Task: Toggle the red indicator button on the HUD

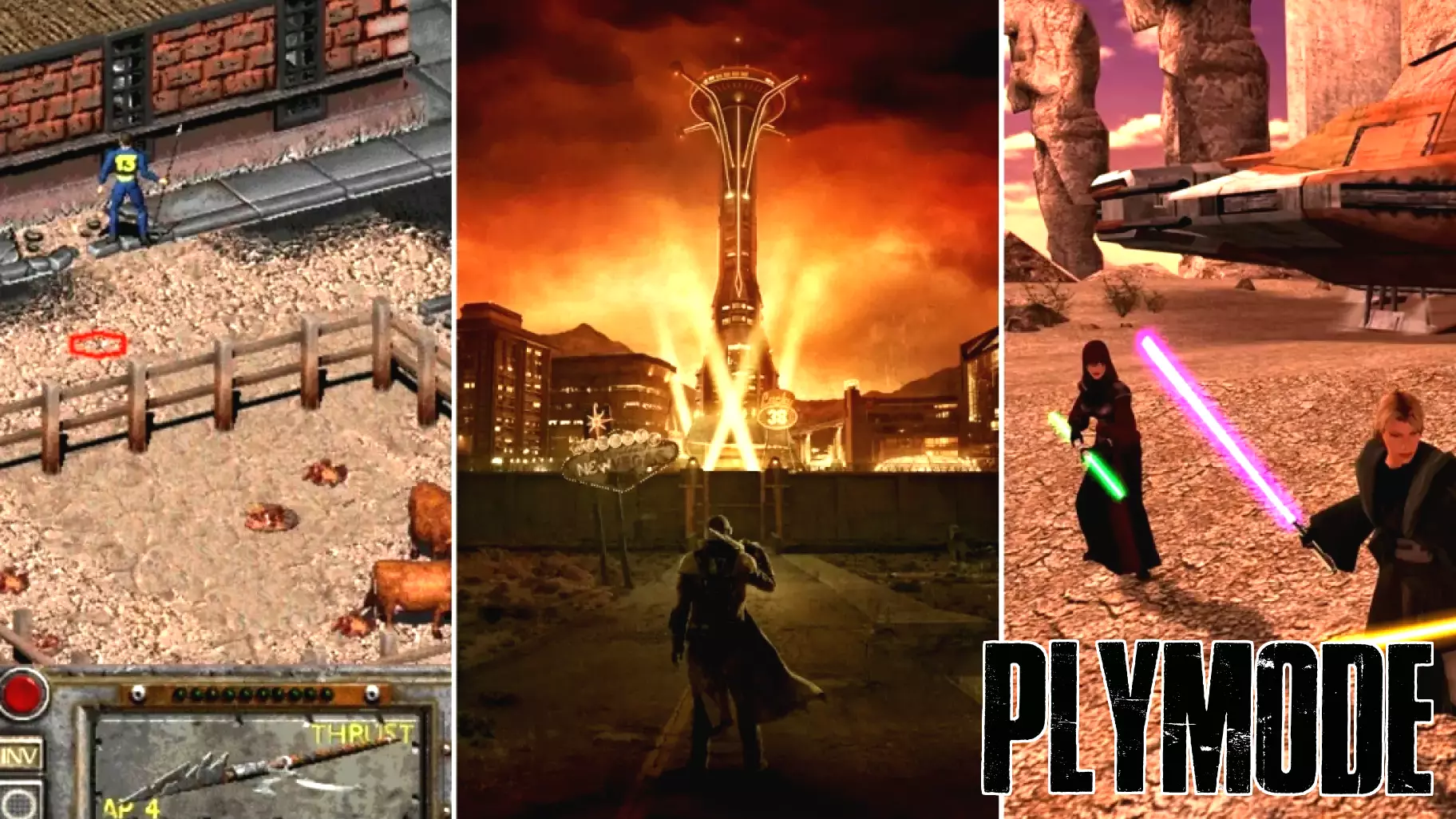Action: [22, 694]
